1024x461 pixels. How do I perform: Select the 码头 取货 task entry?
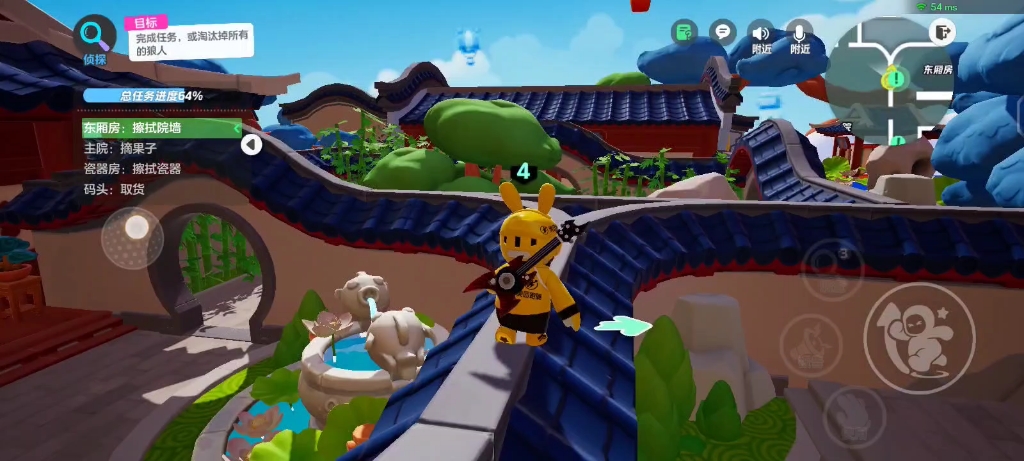tap(114, 188)
